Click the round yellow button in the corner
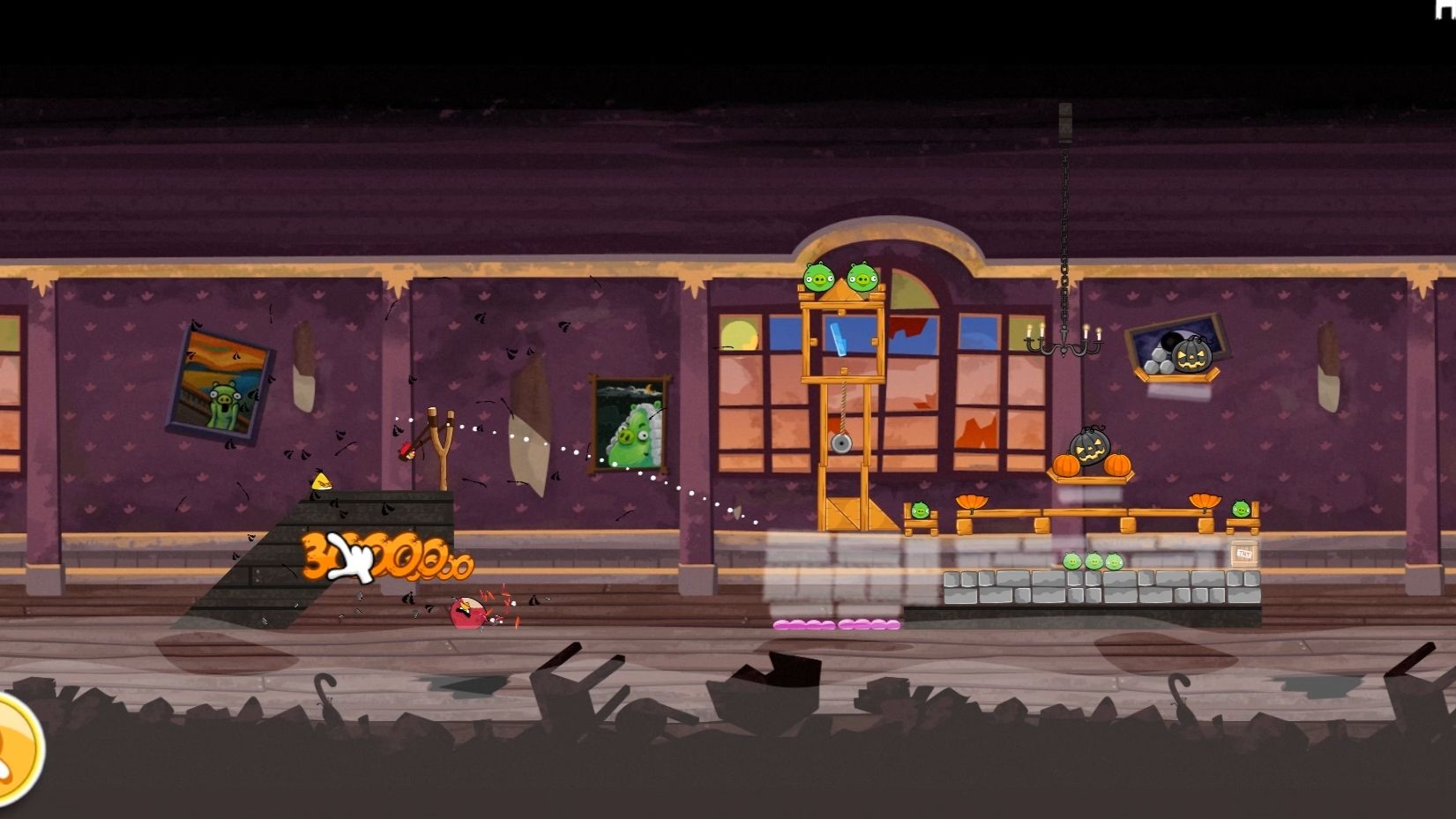The image size is (1456, 819). [14, 749]
